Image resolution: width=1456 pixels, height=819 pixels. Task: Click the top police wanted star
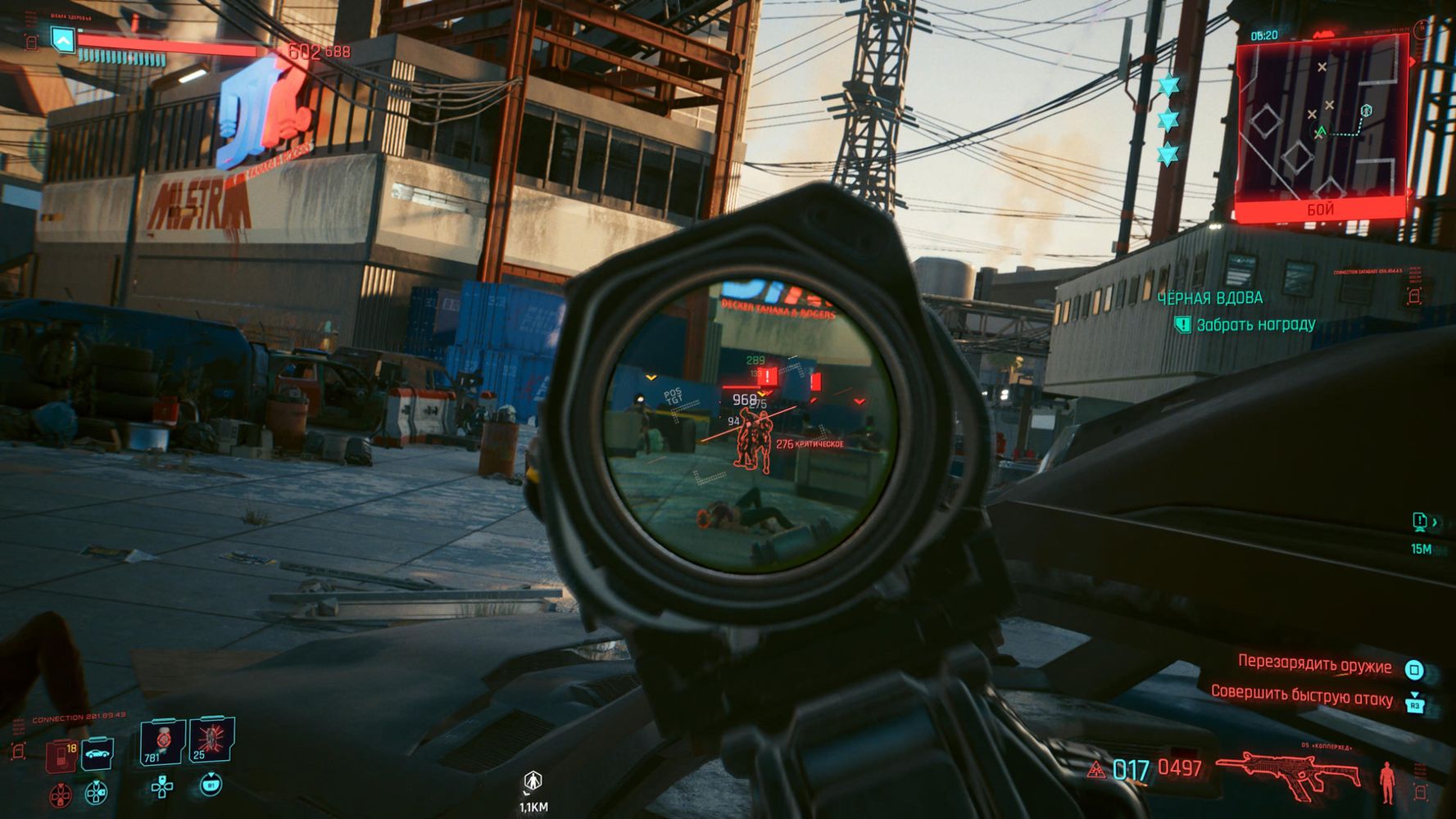point(1168,85)
